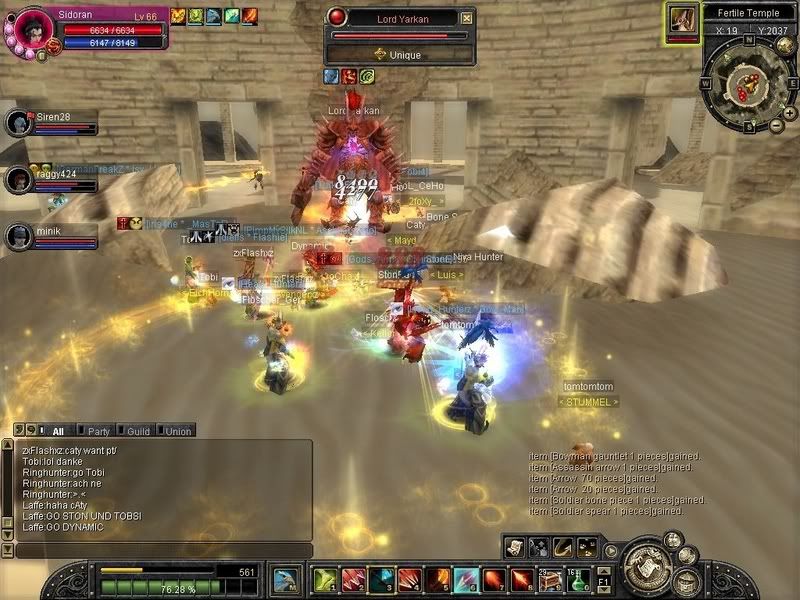Activate the green skill in hotbar slot 1

point(325,579)
